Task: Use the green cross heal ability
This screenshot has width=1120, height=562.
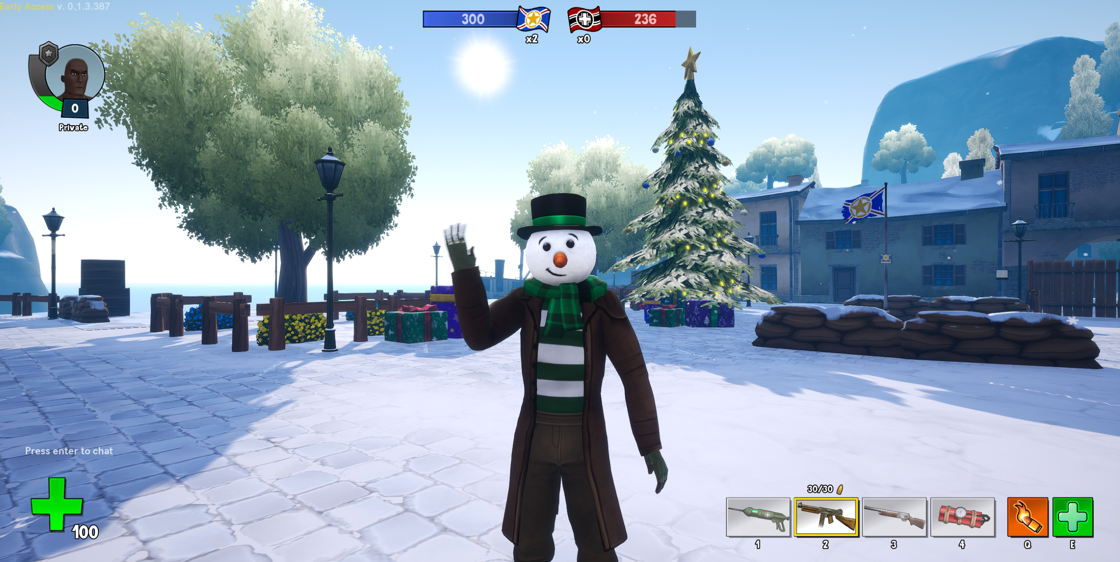Action: (1072, 517)
